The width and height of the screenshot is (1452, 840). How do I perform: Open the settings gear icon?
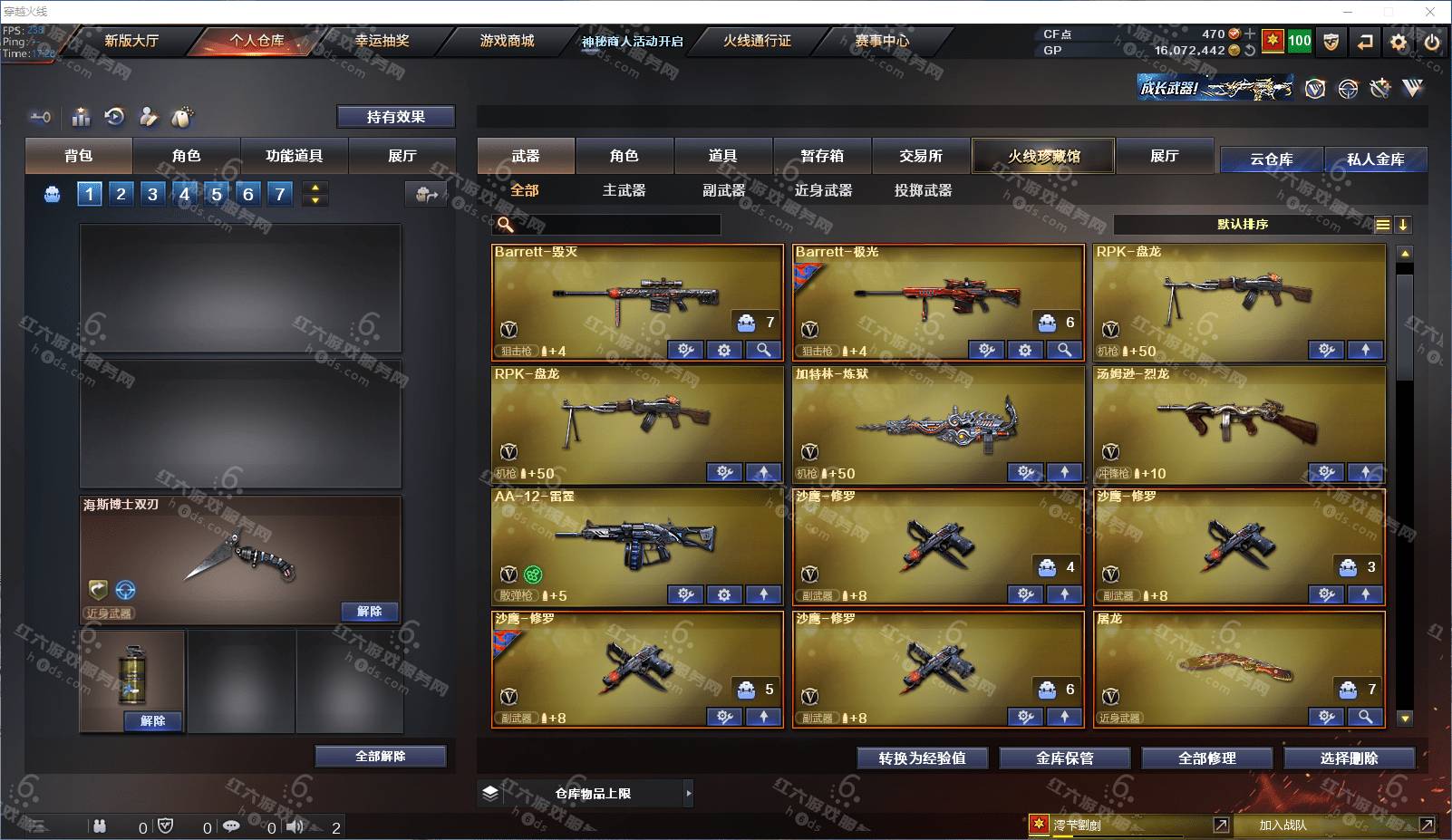click(x=1399, y=42)
